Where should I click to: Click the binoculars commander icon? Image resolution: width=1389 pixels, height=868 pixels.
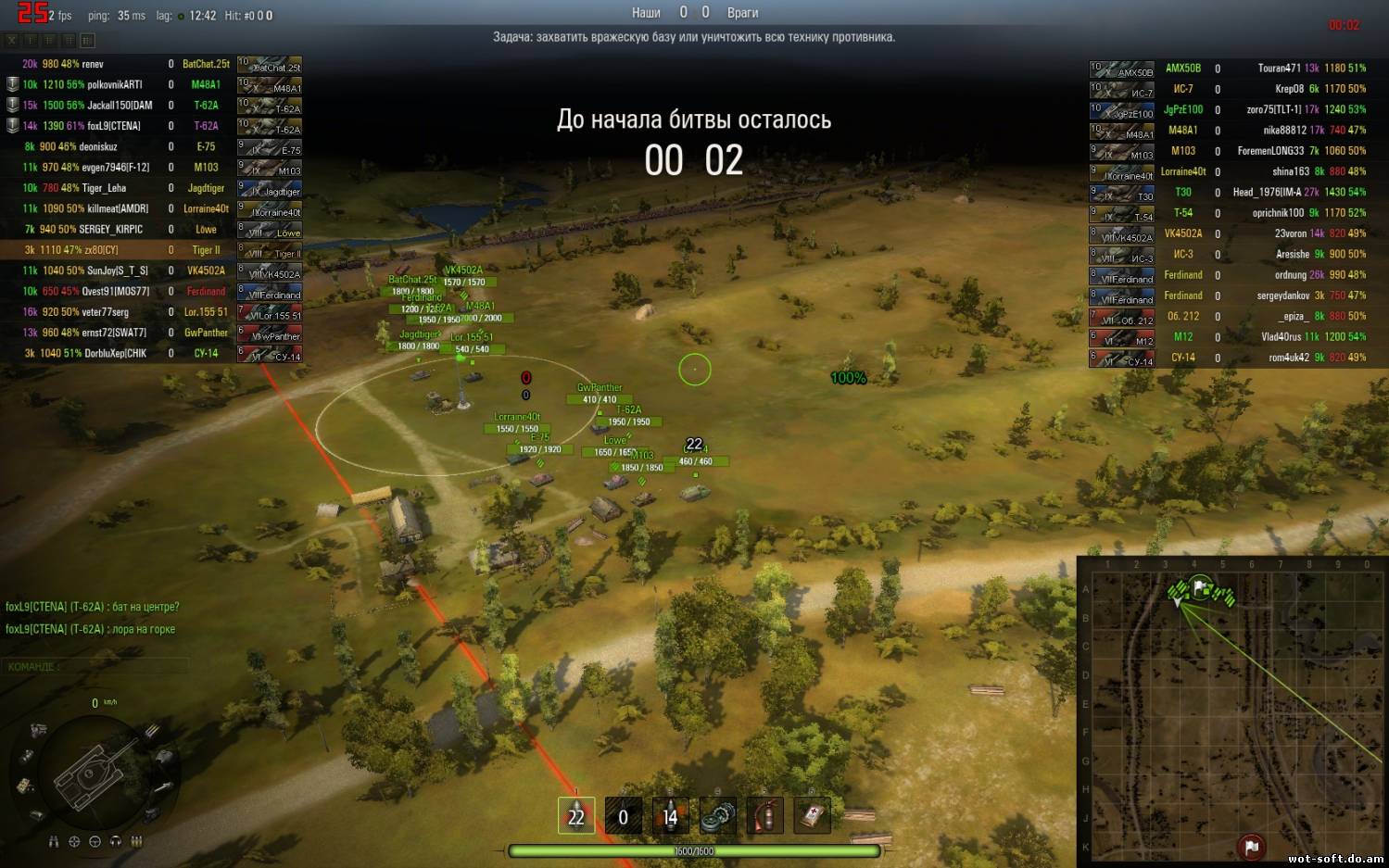click(x=53, y=841)
